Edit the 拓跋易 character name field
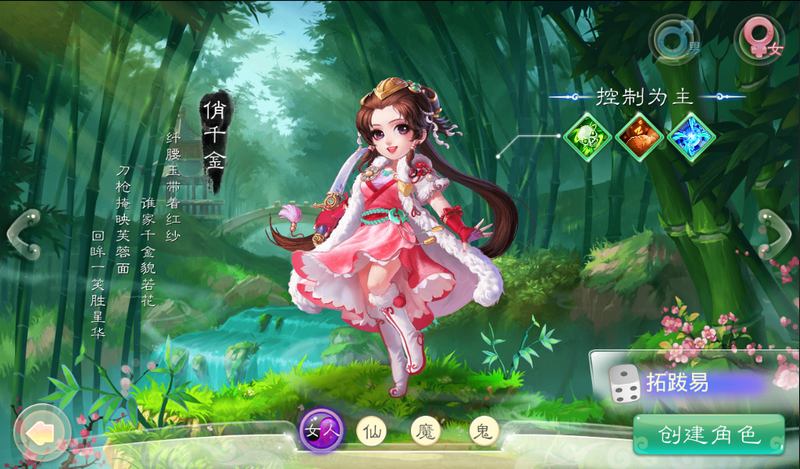800x469 pixels. [700, 383]
